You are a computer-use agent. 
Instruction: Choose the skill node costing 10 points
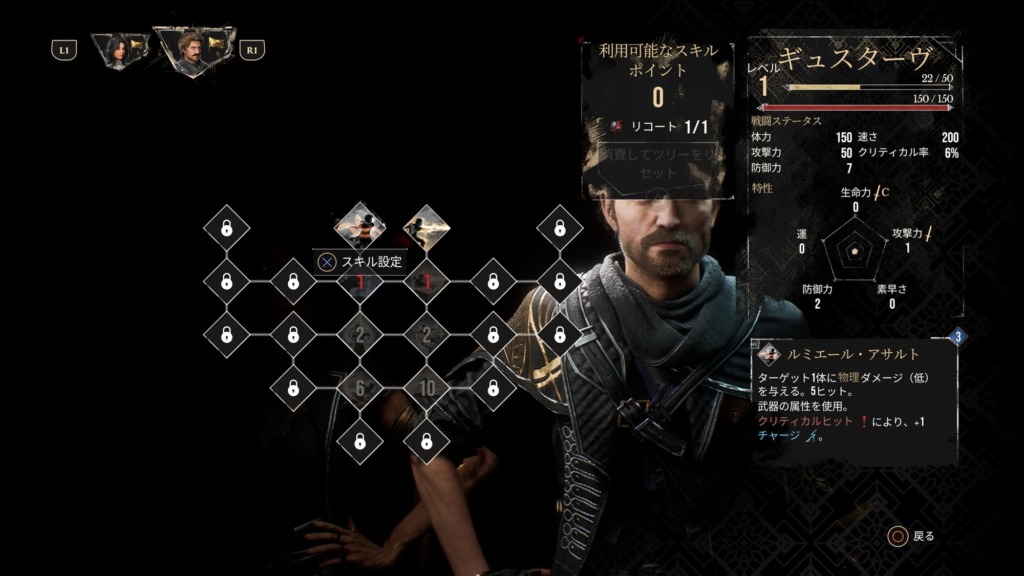[x=426, y=387]
